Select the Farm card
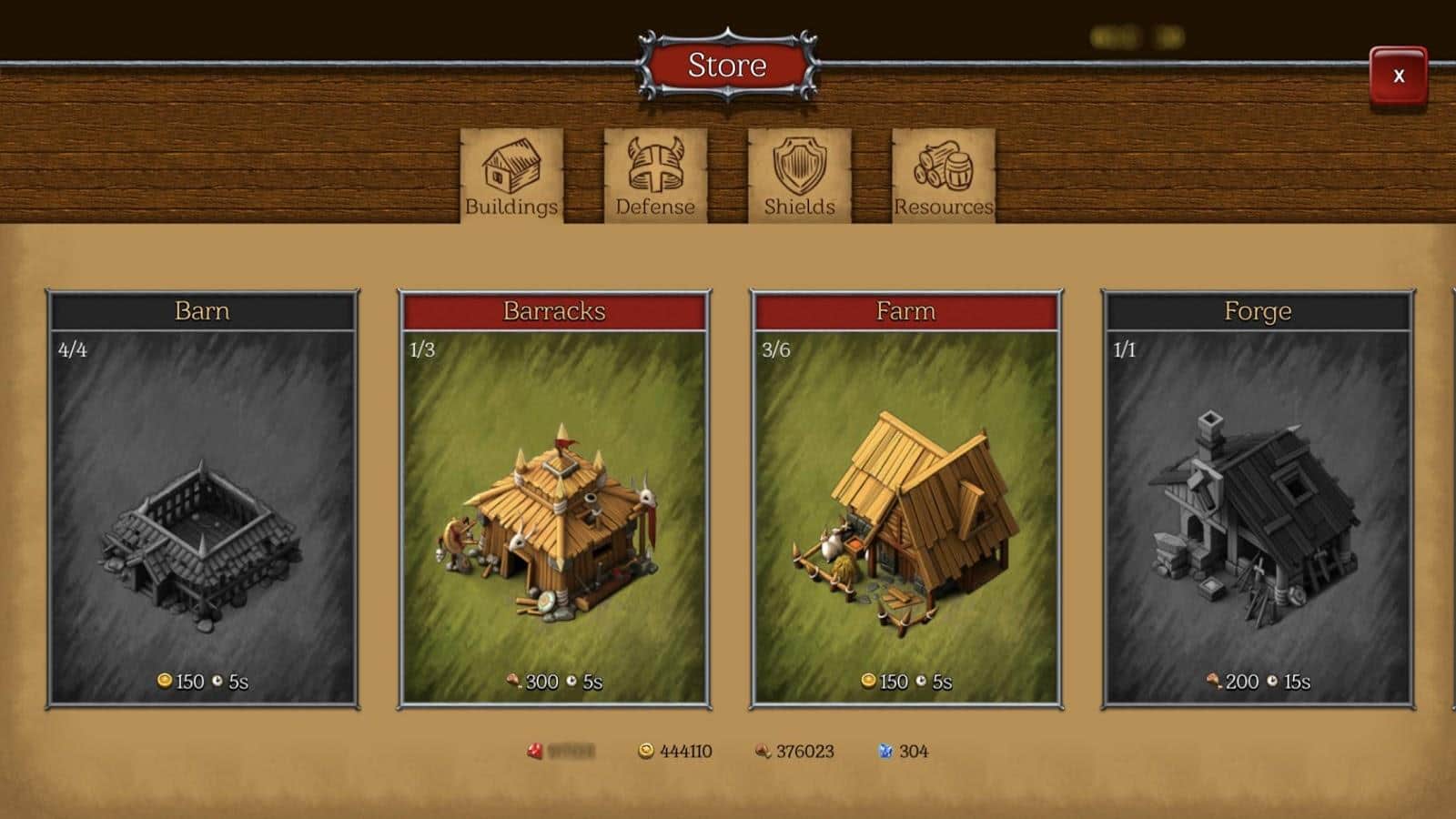 click(x=905, y=499)
